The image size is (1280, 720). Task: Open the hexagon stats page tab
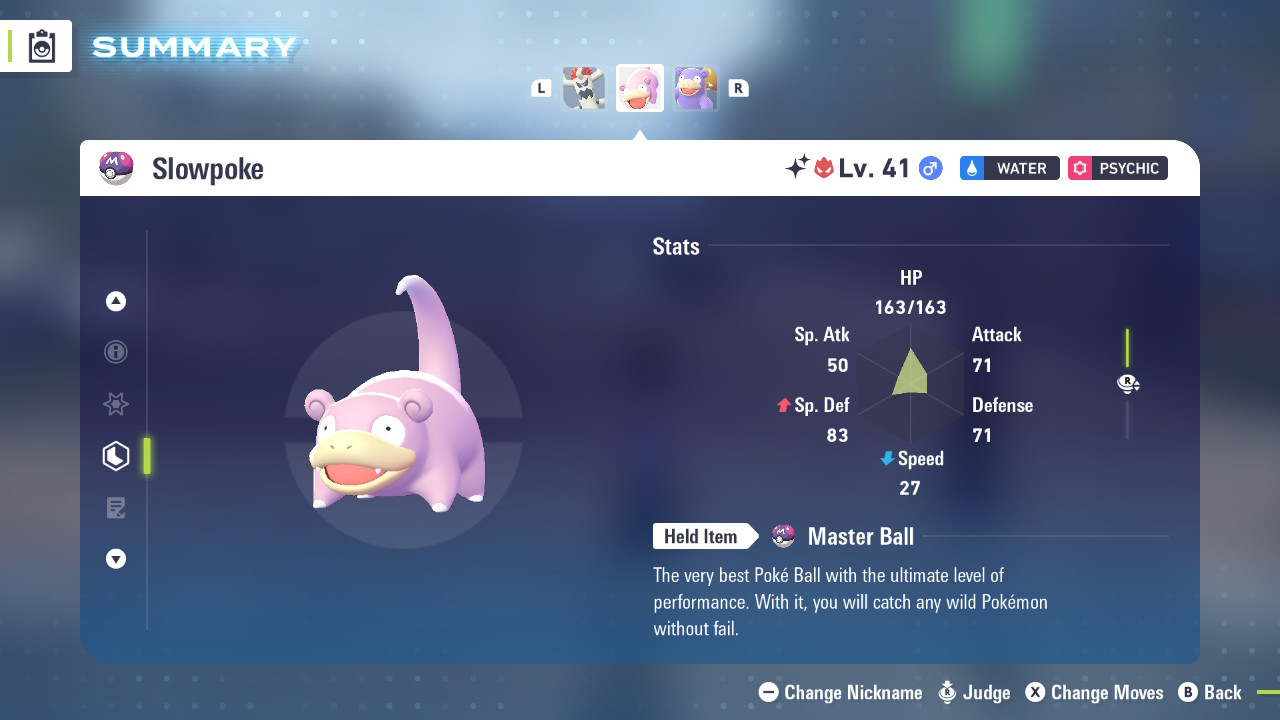click(x=116, y=456)
